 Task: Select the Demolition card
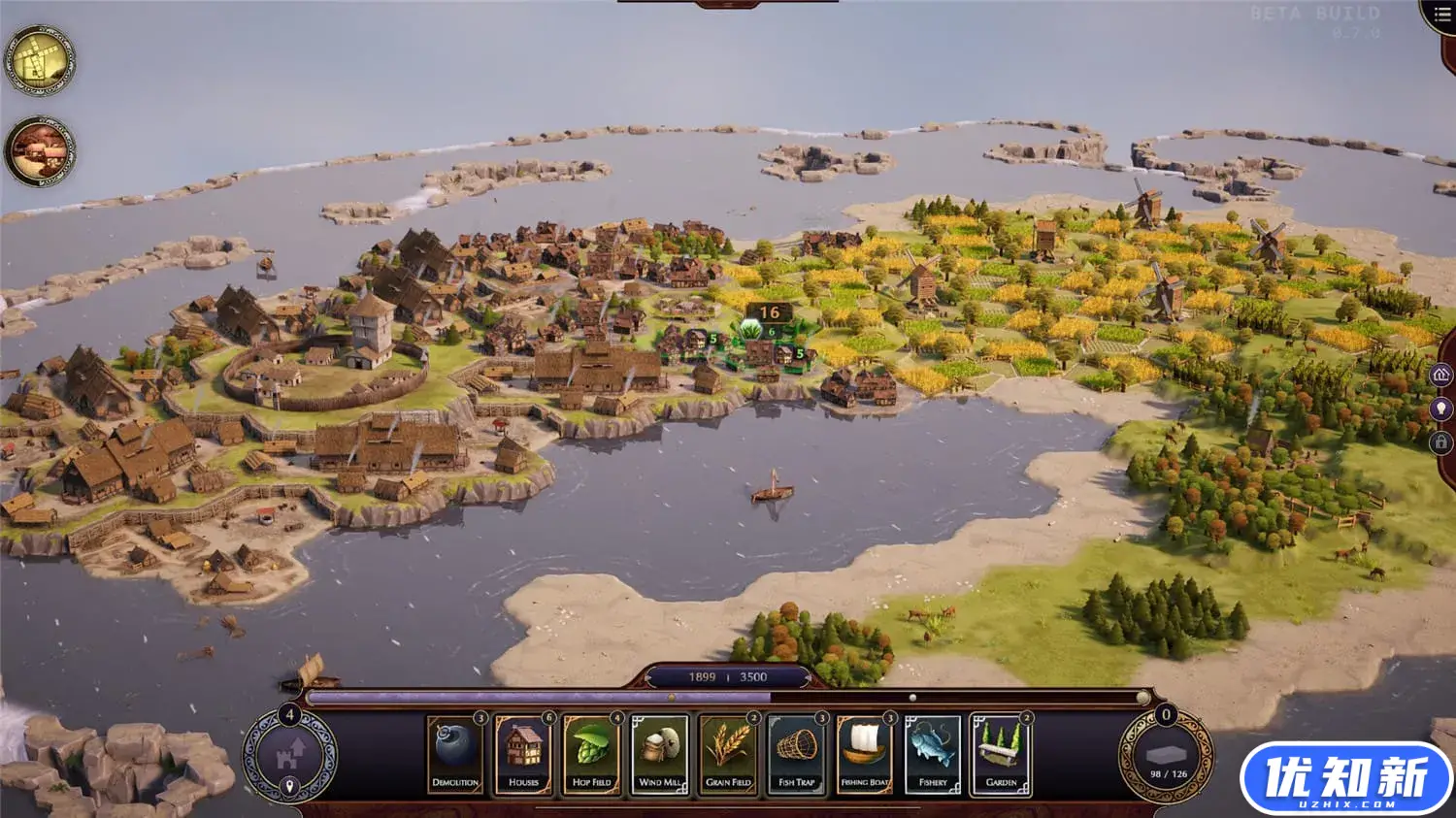tap(454, 752)
